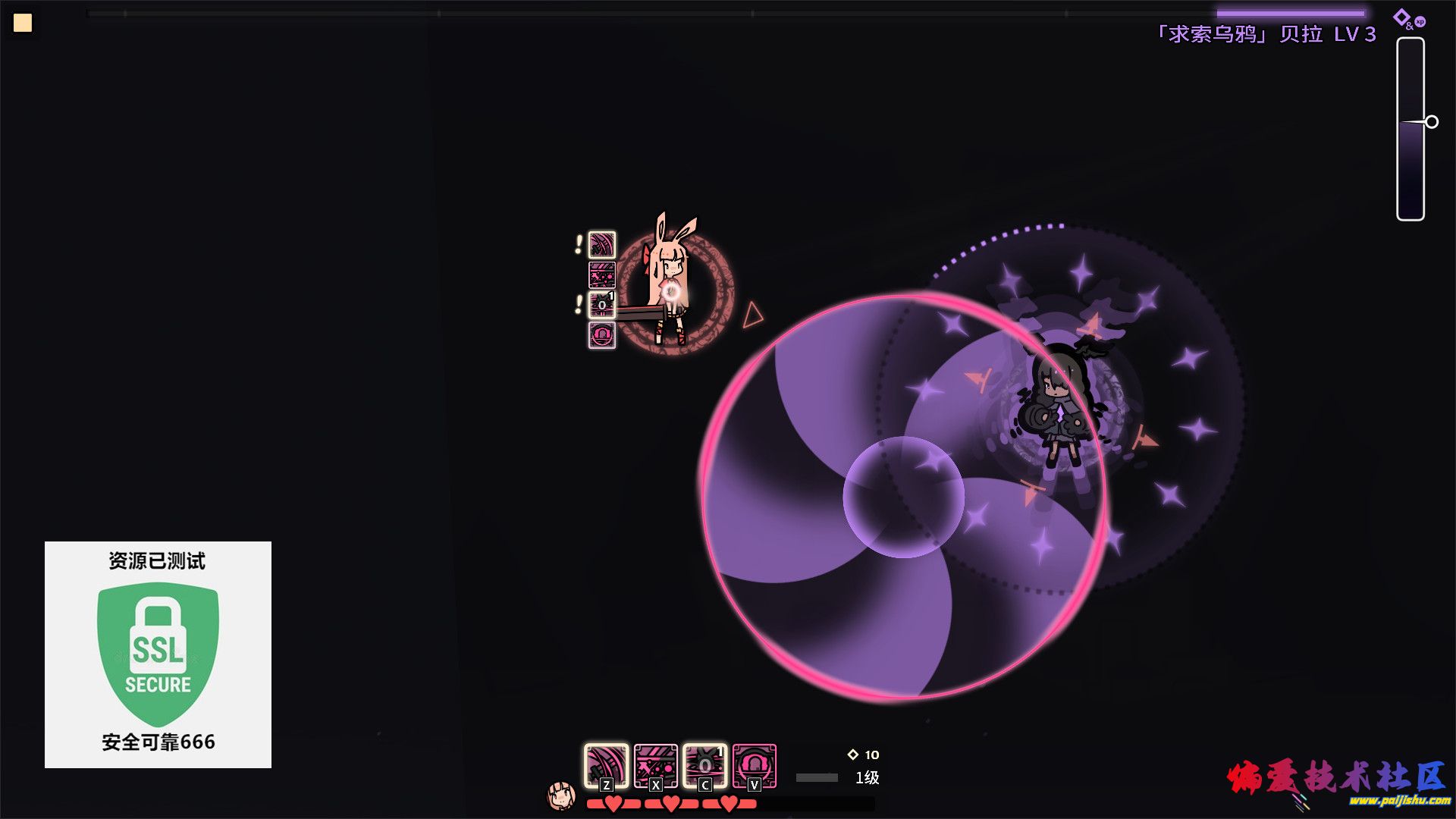
Task: Open the www.paijishu.com watermark link
Action: [1399, 801]
